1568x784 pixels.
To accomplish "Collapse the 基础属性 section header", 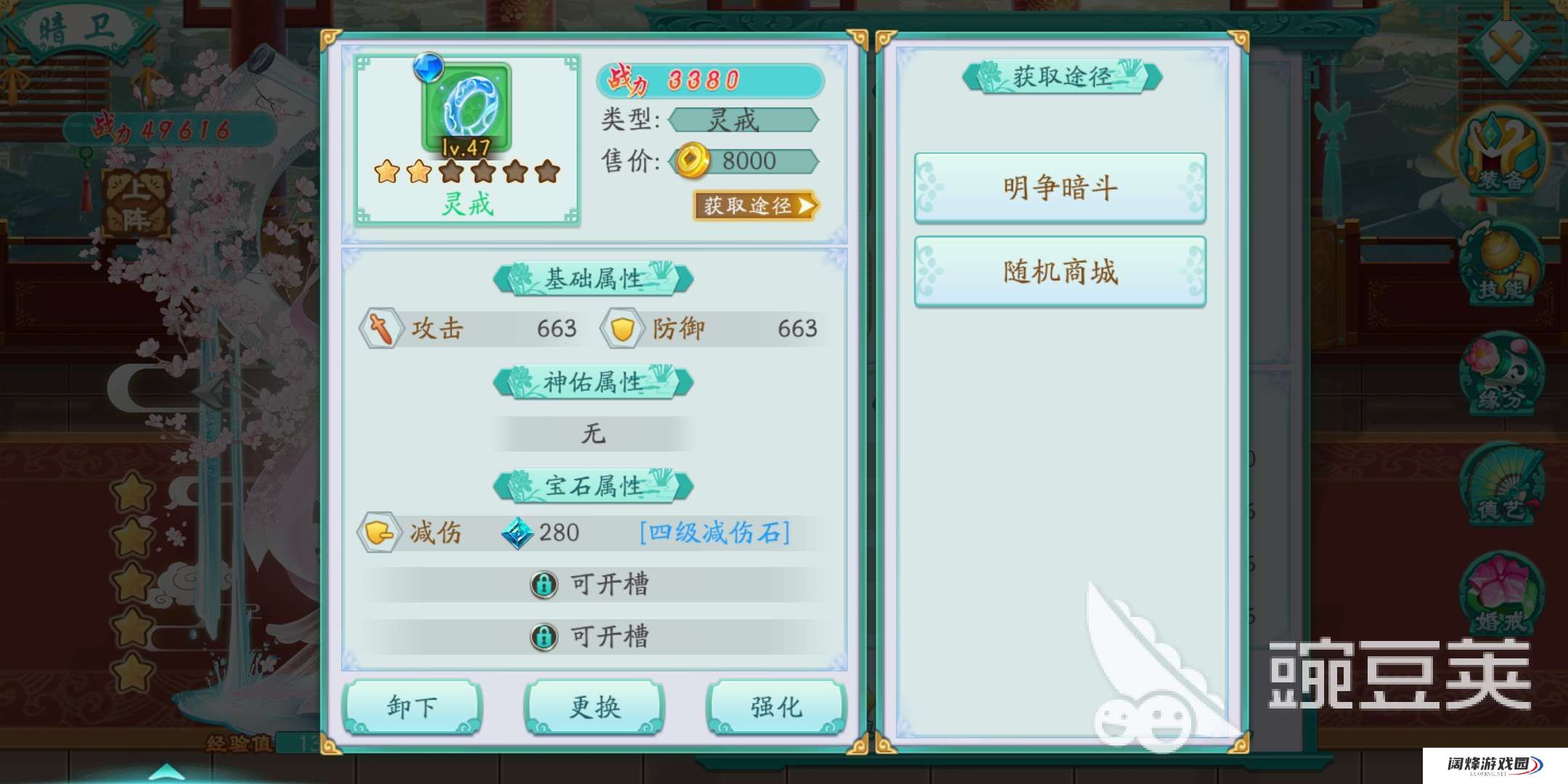I will pos(593,279).
